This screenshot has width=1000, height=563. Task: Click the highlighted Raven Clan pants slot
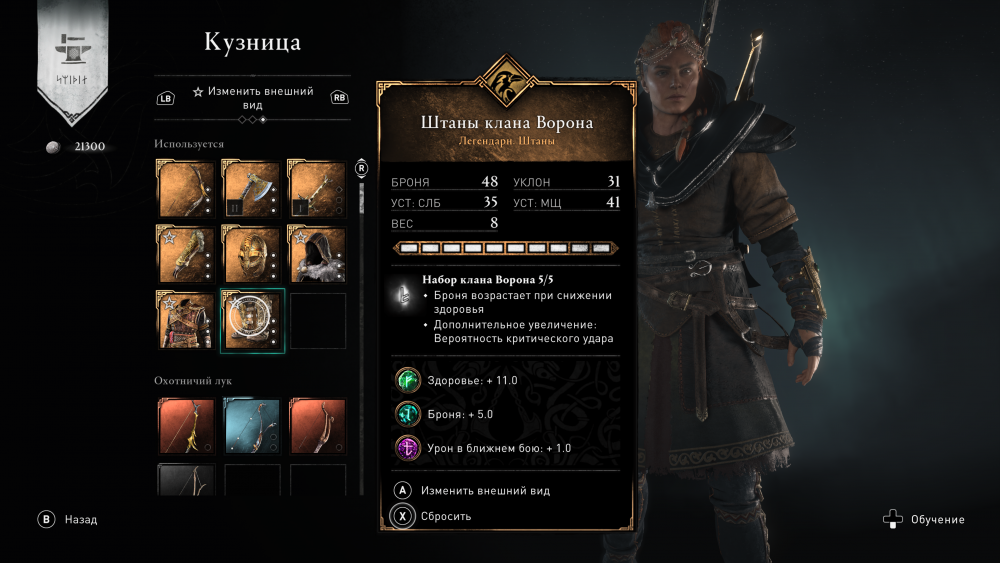252,320
